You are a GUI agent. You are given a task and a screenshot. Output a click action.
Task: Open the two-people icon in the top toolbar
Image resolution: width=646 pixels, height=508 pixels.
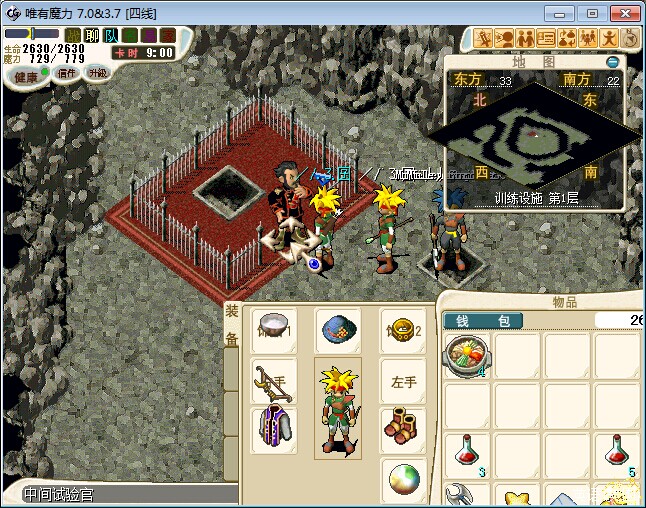pos(525,39)
